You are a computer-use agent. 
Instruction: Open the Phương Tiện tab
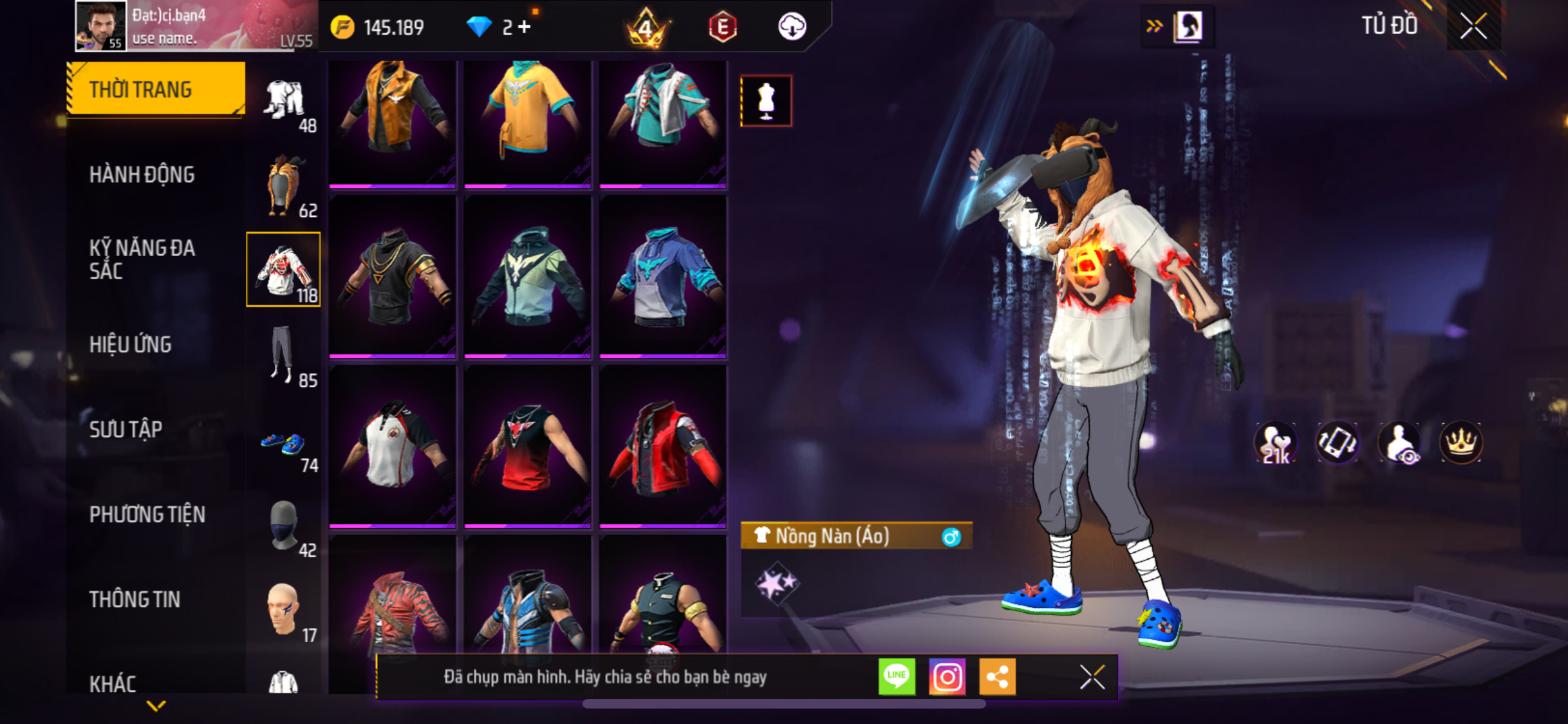pos(147,514)
